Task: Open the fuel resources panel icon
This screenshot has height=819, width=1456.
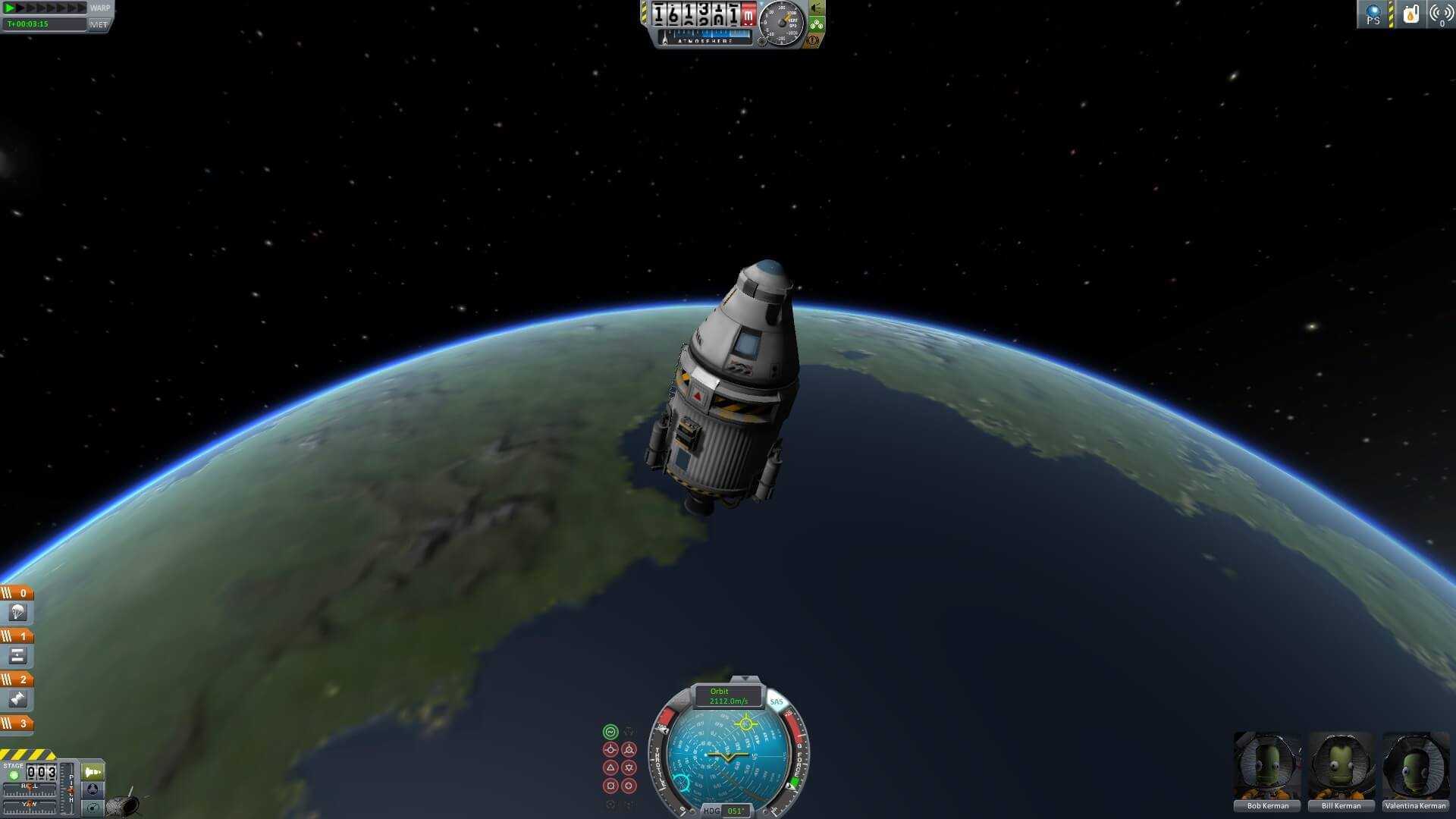Action: tap(1410, 14)
